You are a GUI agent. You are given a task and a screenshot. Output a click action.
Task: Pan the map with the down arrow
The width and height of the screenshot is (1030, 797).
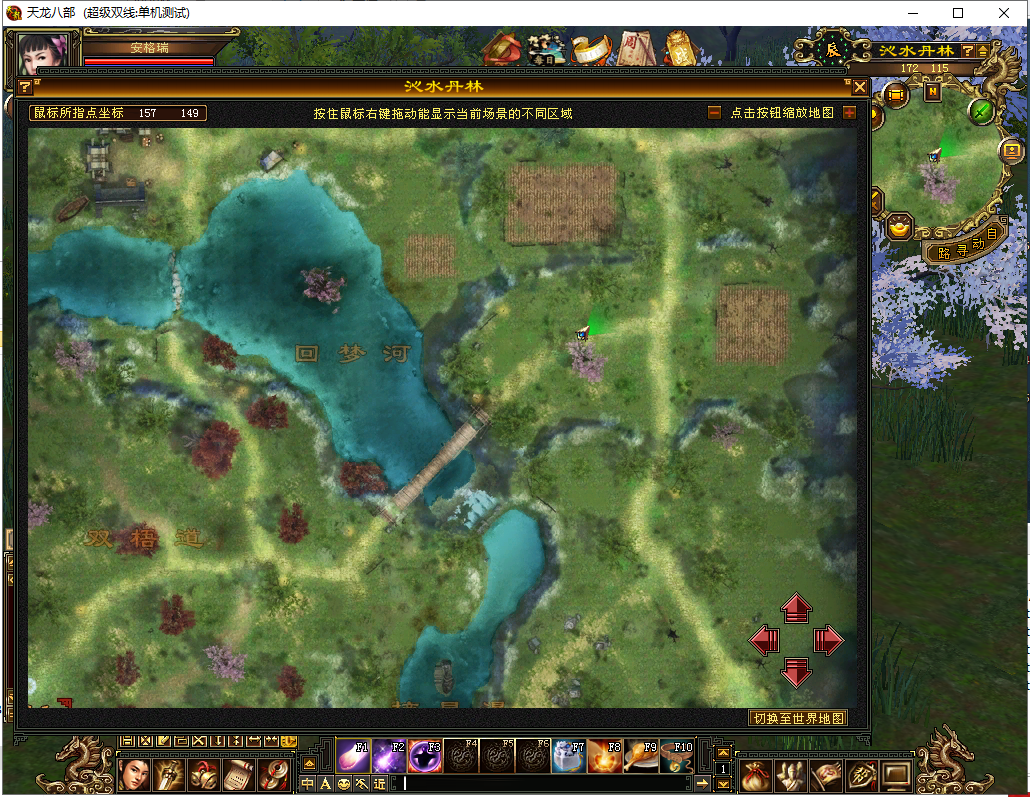pos(796,671)
